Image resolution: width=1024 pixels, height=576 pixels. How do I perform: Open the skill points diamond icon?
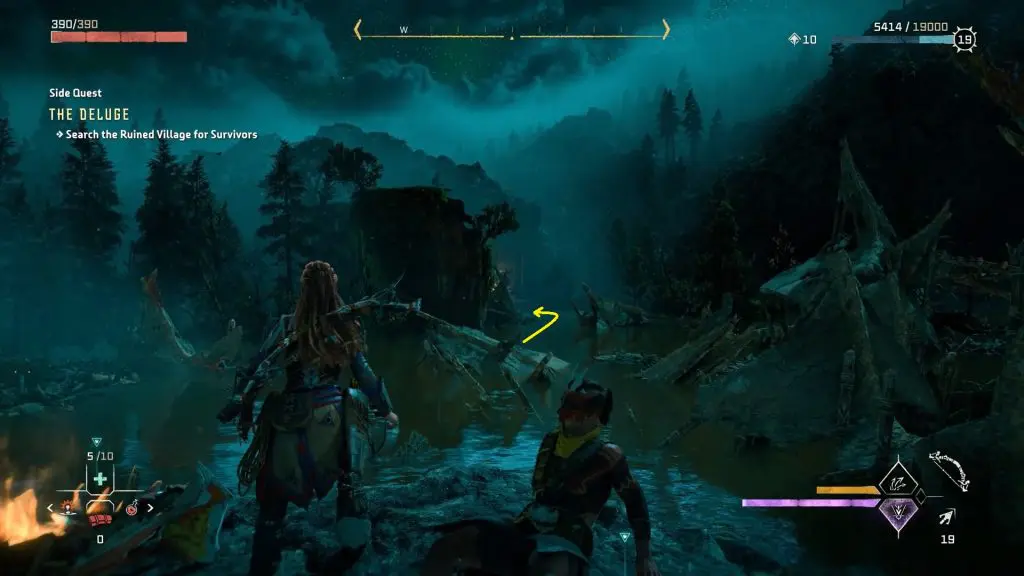[x=795, y=40]
